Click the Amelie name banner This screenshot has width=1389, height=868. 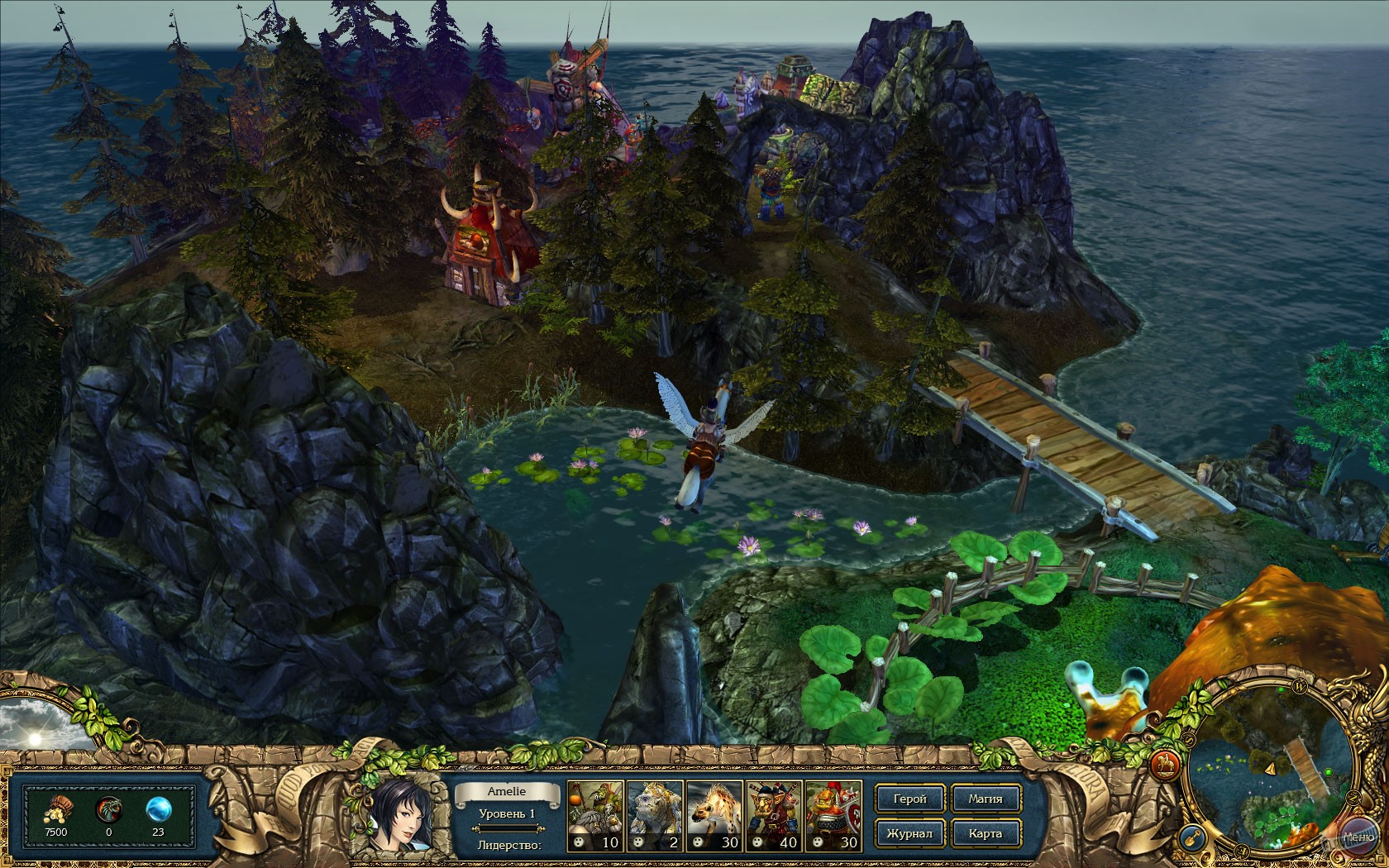(x=507, y=792)
